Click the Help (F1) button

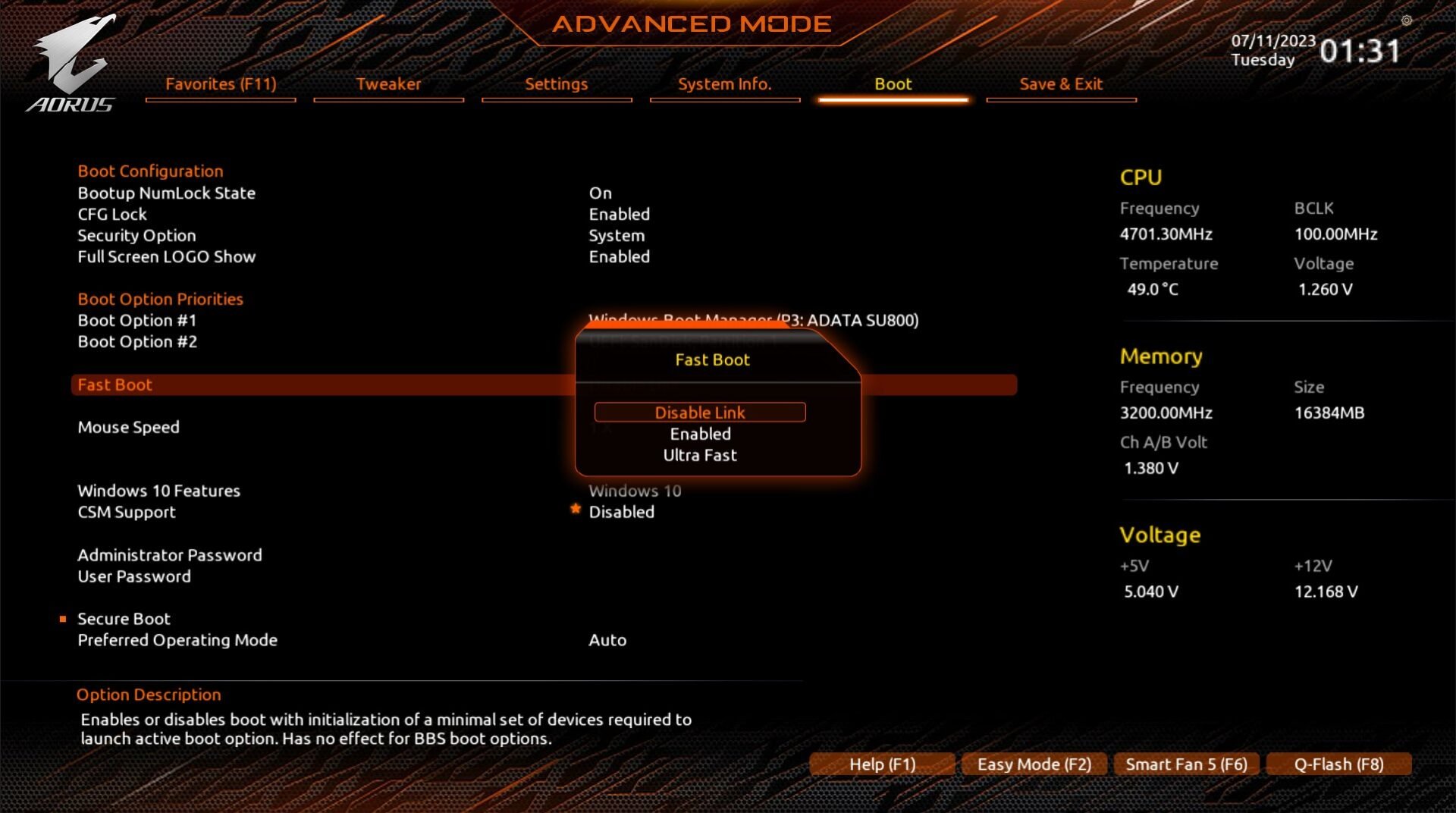pyautogui.click(x=882, y=764)
